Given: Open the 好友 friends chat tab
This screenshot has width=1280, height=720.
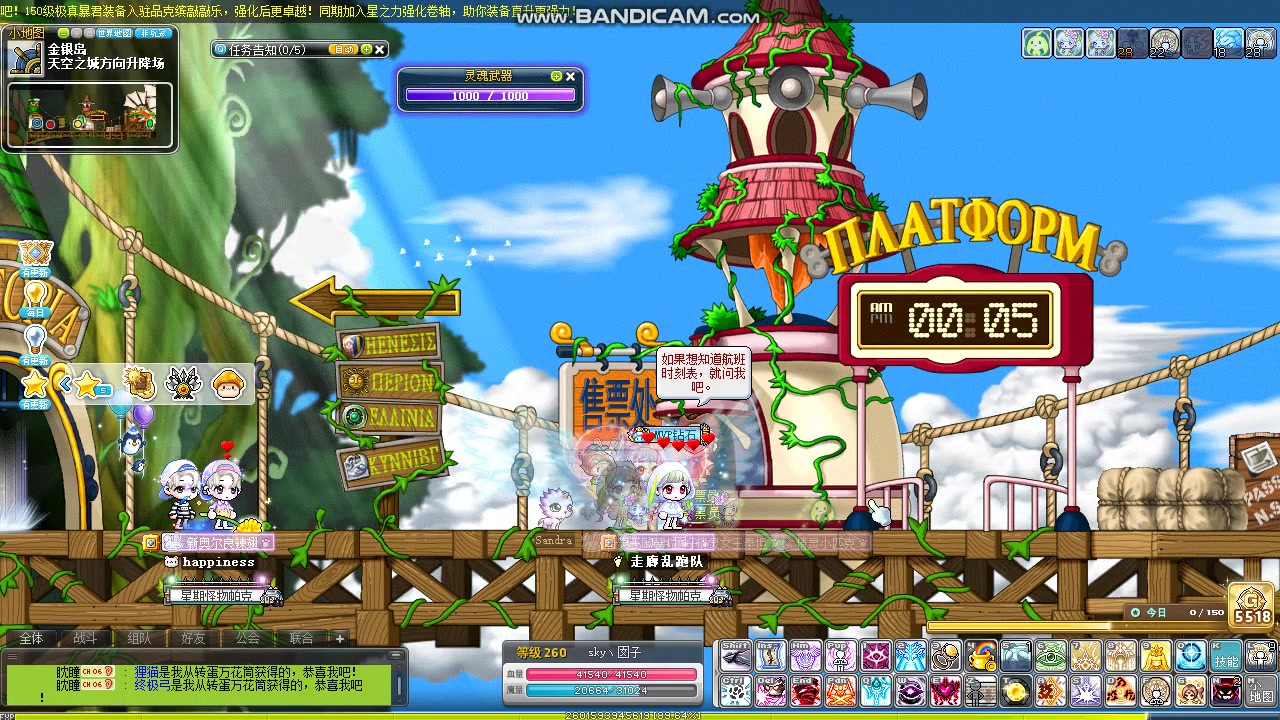Looking at the screenshot, I should (193, 638).
